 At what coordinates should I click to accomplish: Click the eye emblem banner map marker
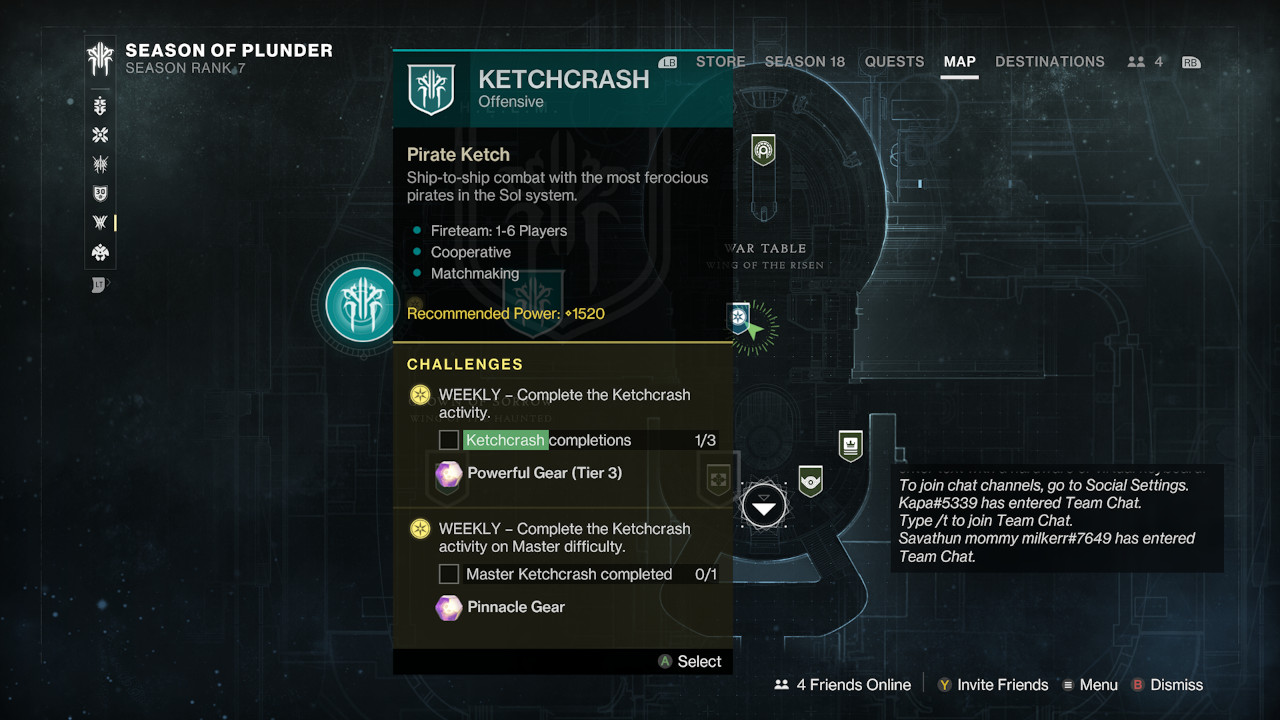(810, 481)
